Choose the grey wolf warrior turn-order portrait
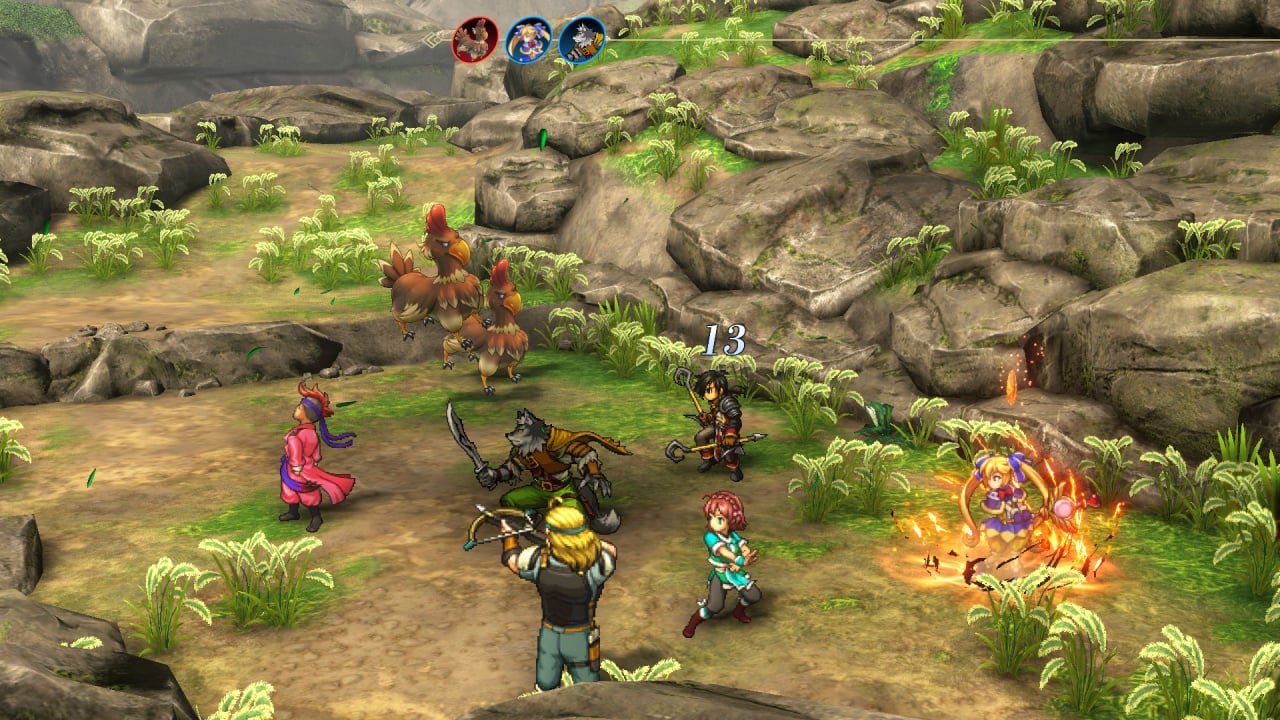 (581, 41)
